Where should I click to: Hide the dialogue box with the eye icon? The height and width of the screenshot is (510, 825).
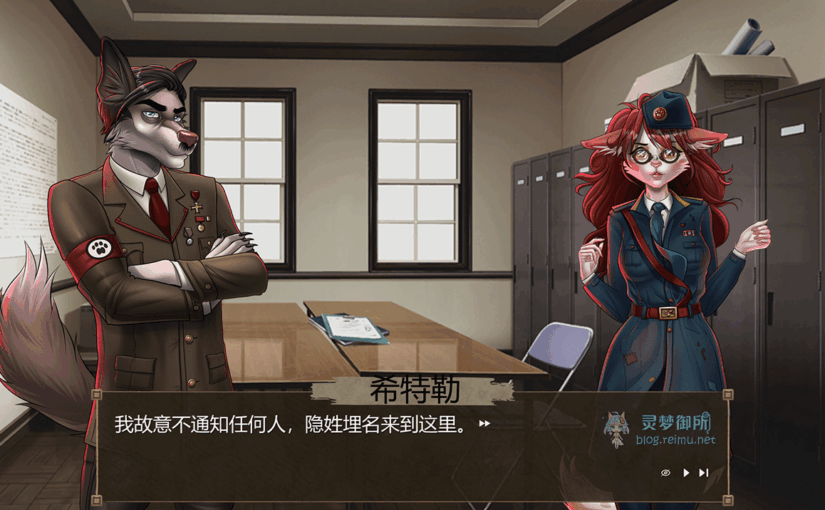666,473
